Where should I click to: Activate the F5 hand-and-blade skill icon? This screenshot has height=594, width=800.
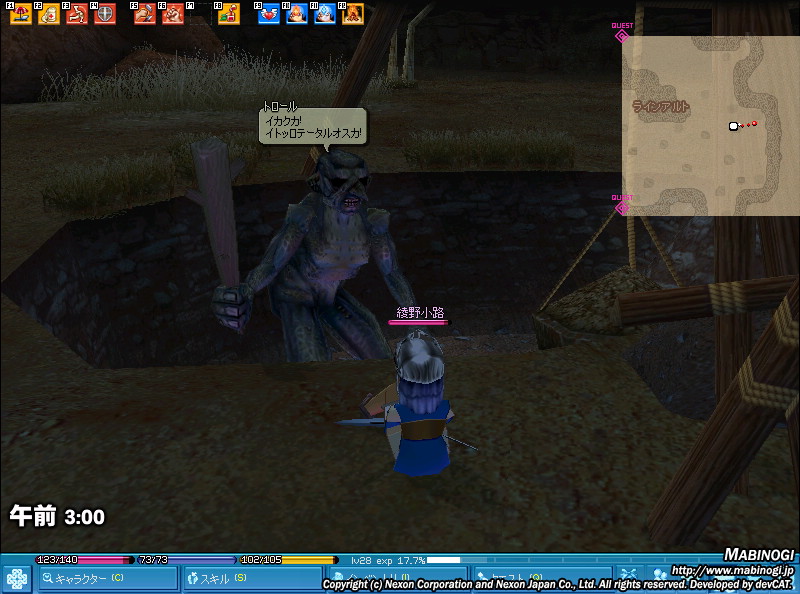[145, 15]
